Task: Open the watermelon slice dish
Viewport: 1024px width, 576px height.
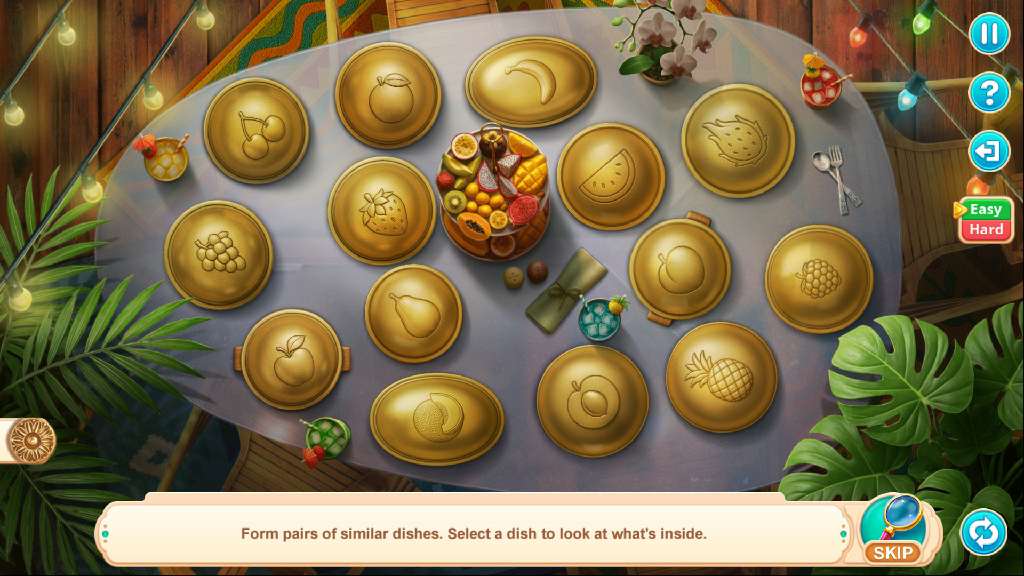Action: [610, 177]
